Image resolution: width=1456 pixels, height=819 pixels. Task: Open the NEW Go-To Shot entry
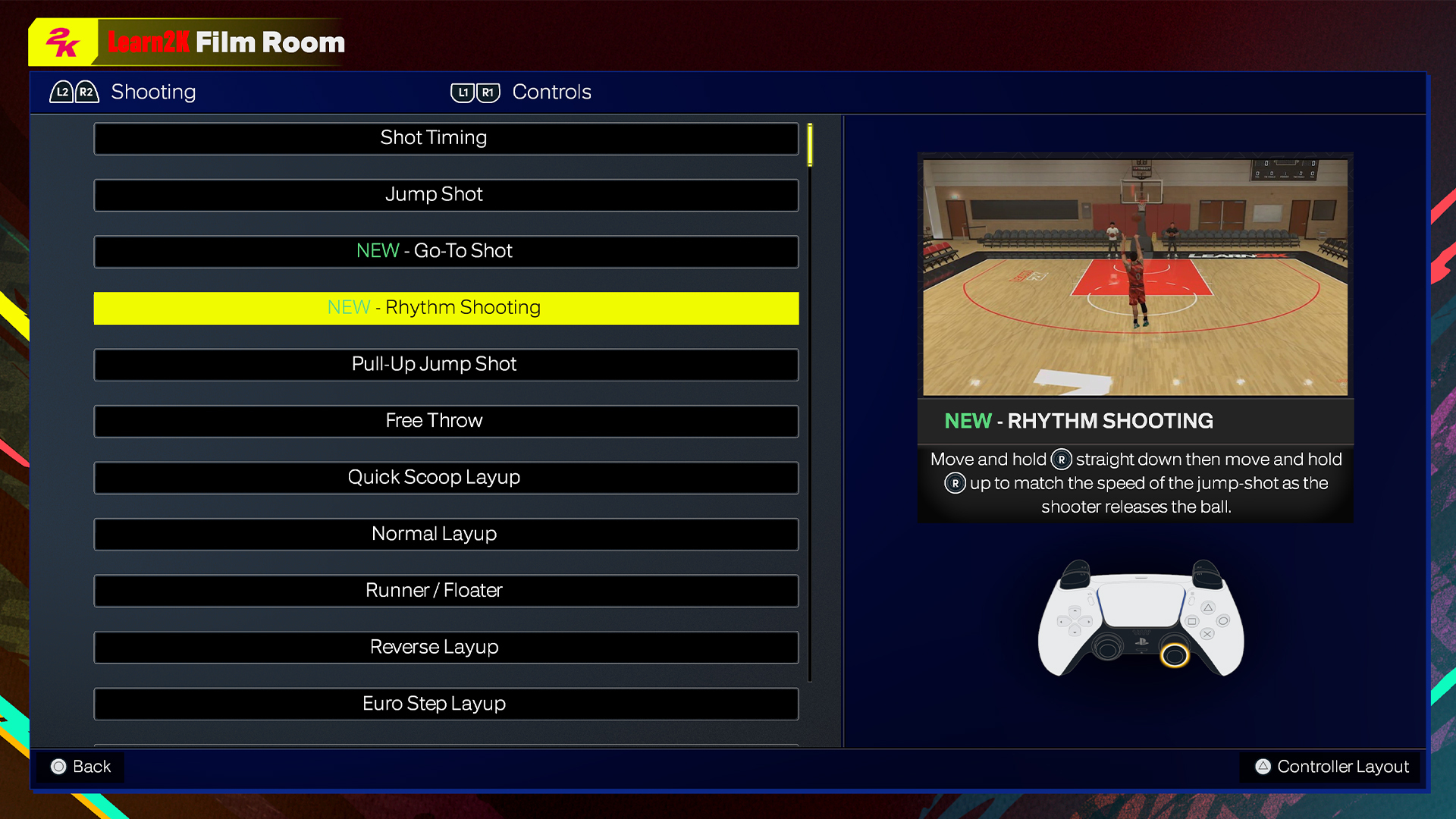445,251
